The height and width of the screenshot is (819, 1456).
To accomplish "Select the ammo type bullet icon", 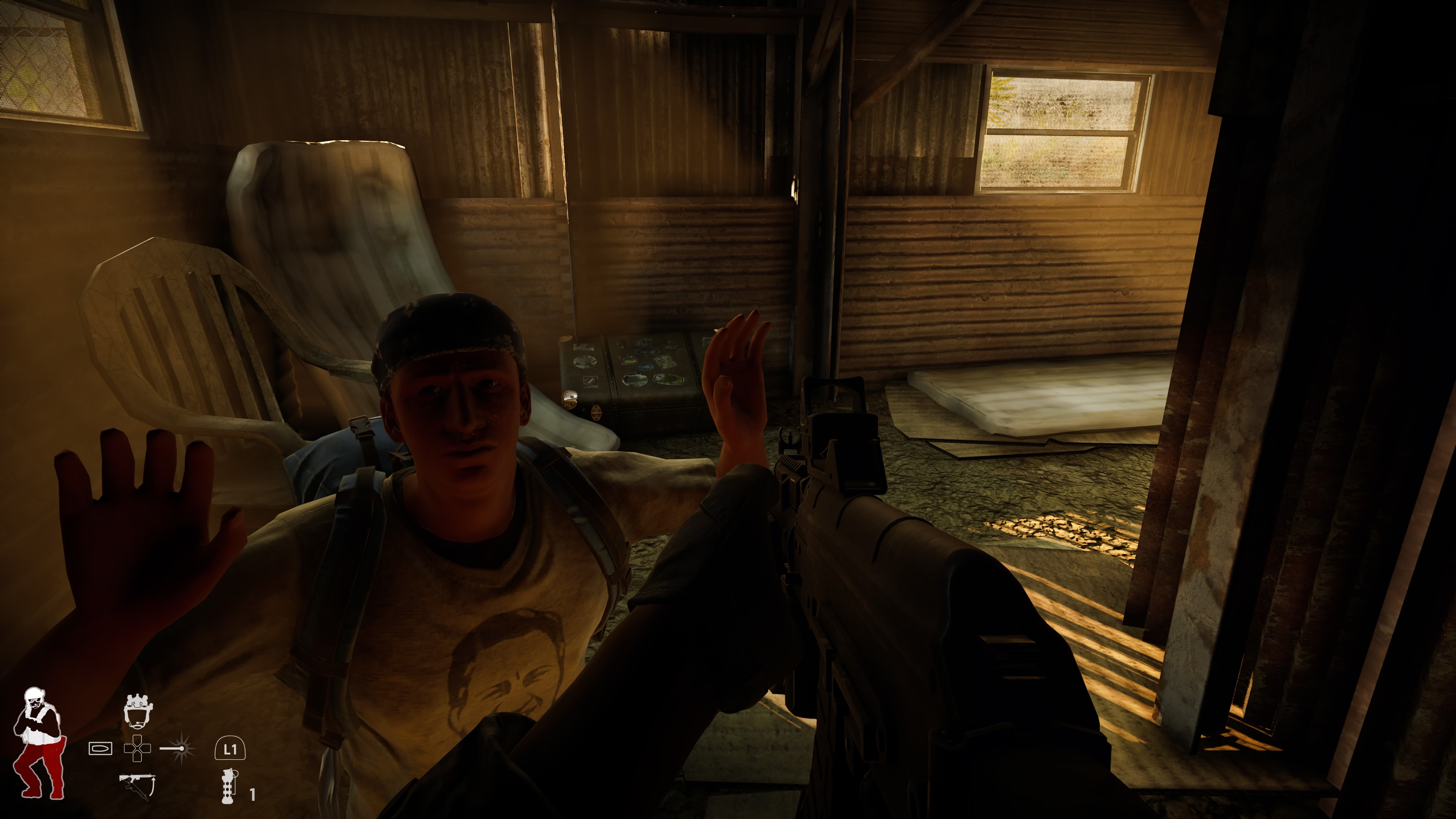I will click(x=100, y=748).
